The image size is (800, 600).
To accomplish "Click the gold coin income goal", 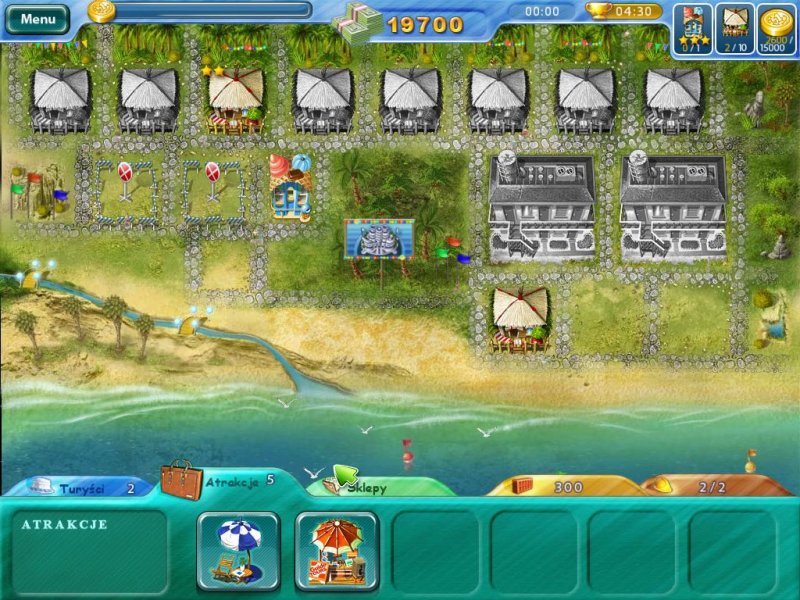I will coord(777,26).
